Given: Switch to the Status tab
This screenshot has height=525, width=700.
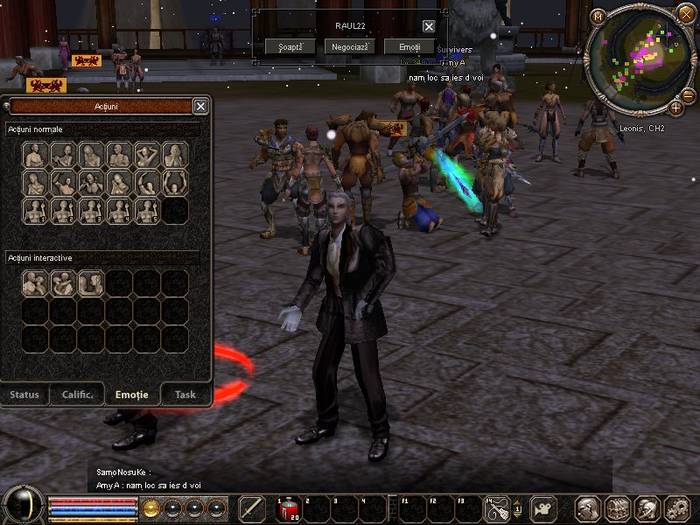Looking at the screenshot, I should tap(25, 394).
